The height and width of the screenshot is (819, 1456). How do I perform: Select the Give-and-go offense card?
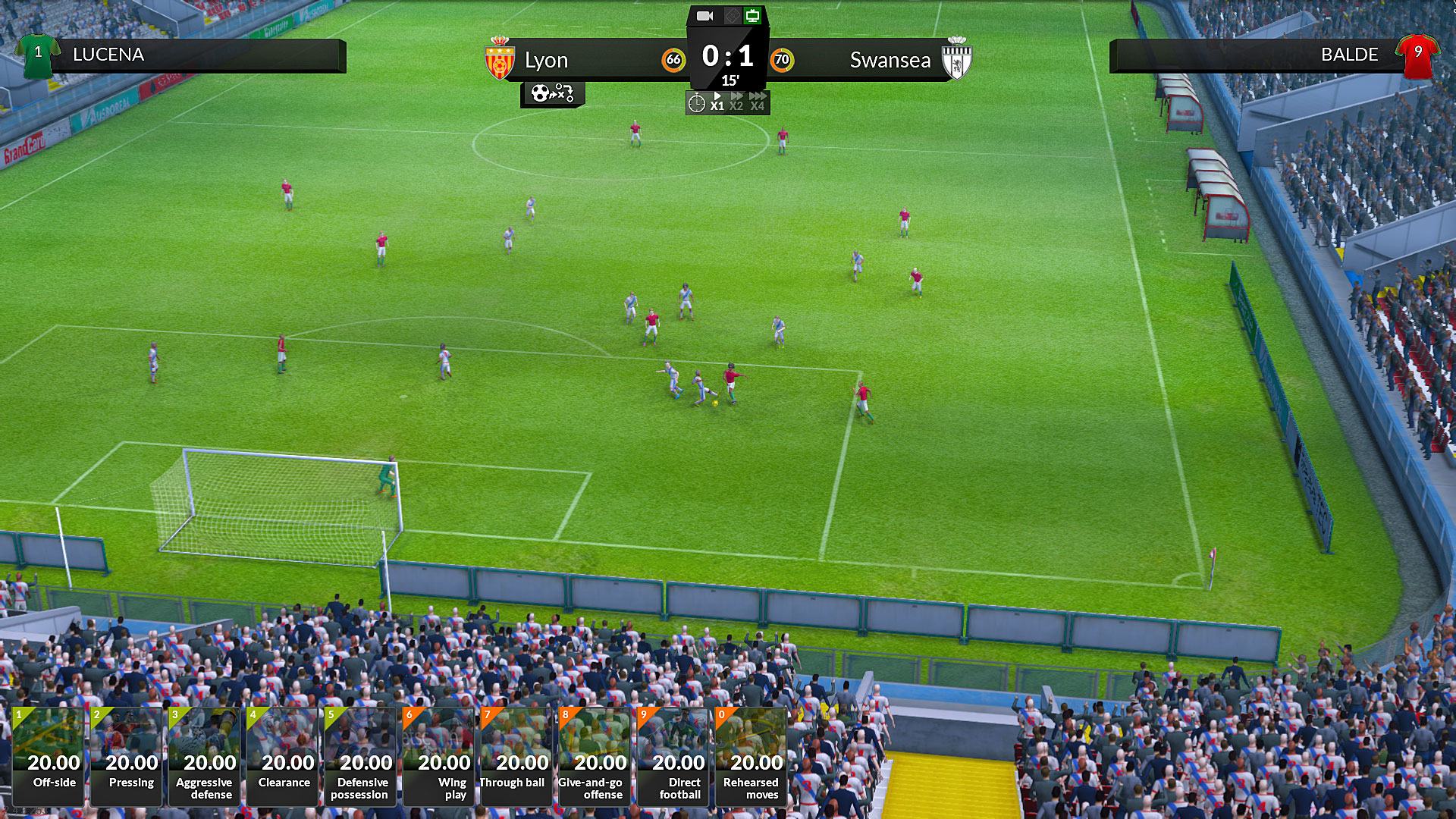[595, 756]
